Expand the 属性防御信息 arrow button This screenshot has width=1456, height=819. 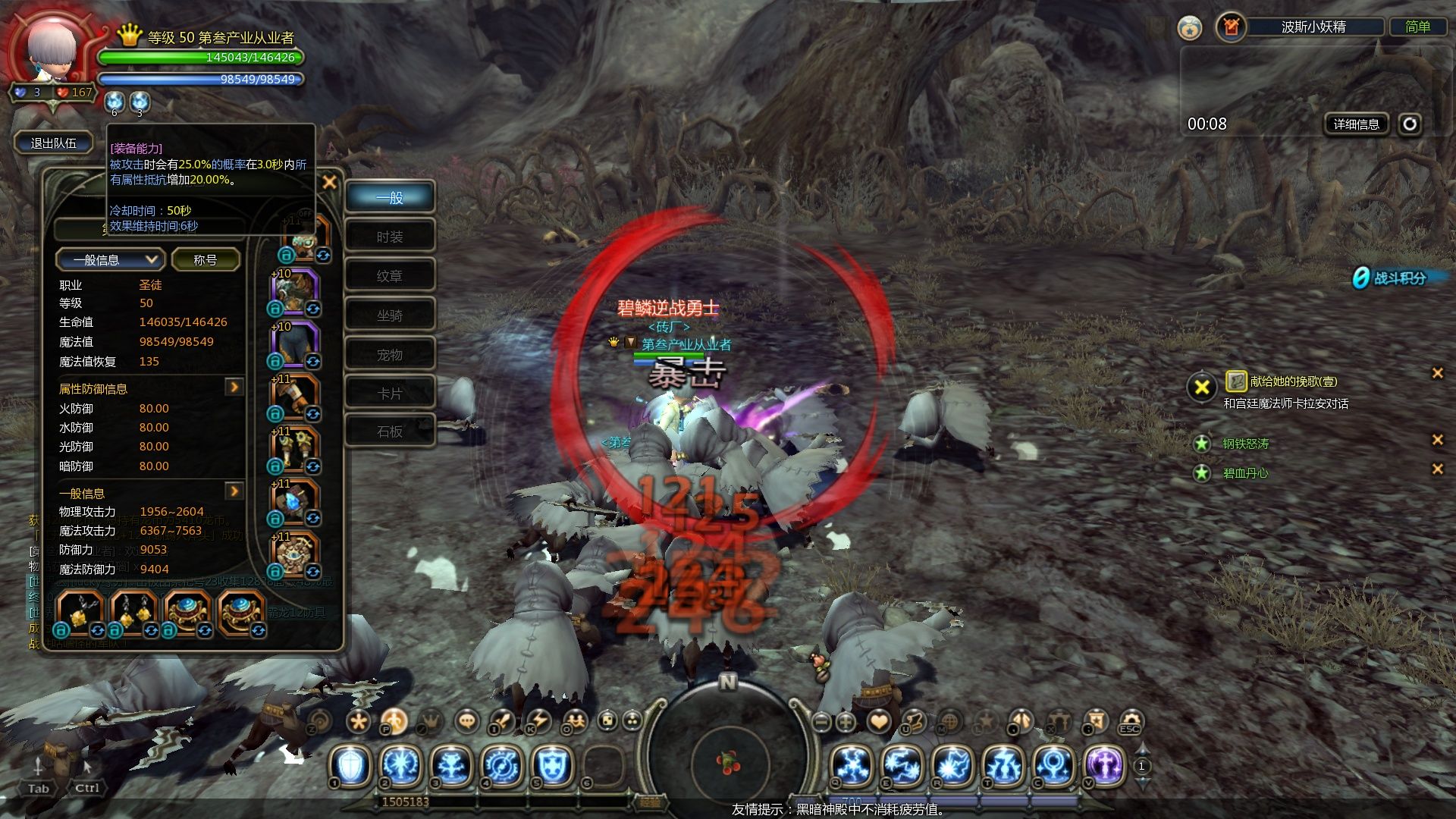234,388
